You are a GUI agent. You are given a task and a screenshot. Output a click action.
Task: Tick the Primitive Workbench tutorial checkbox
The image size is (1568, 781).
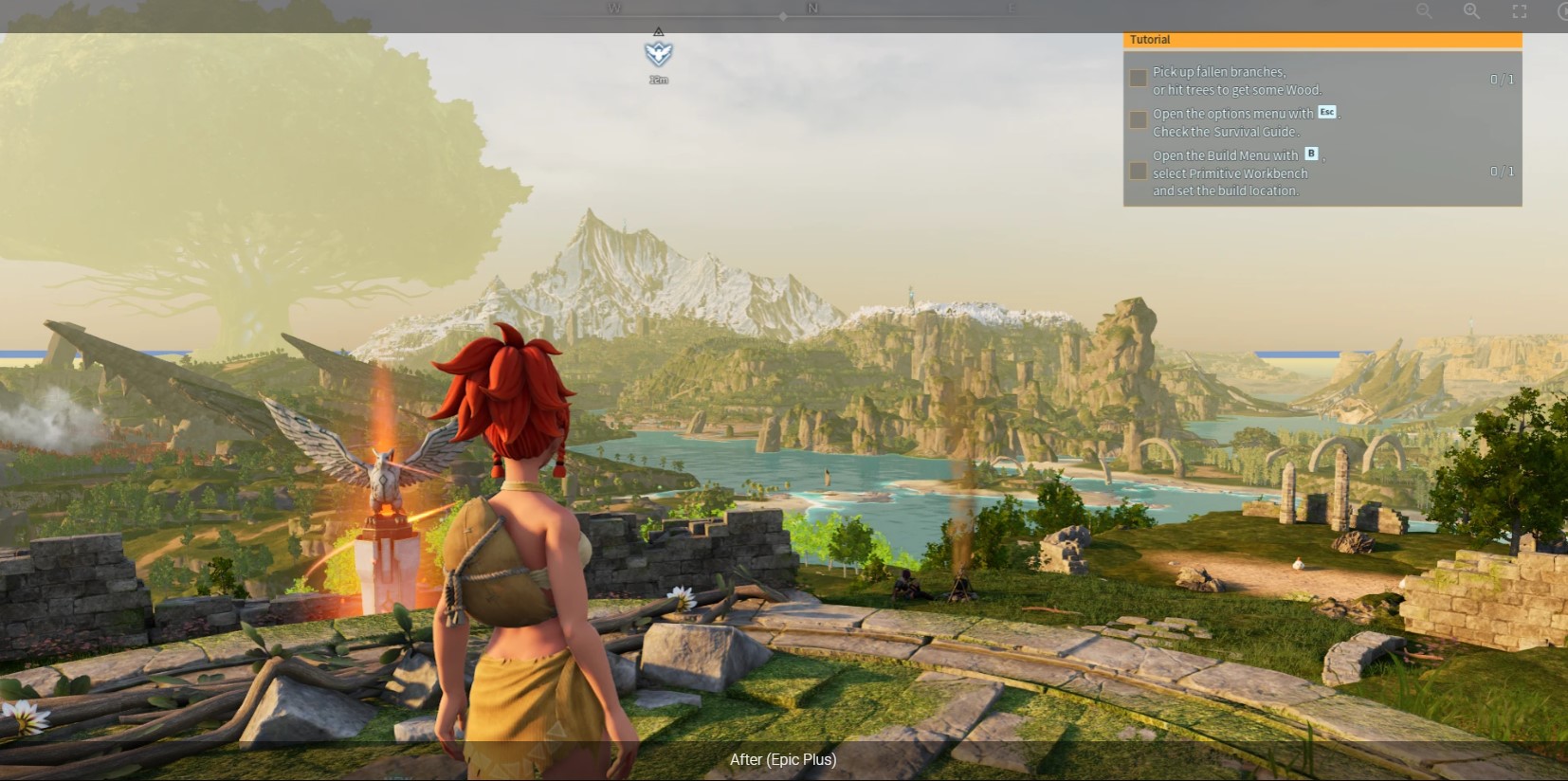click(1139, 172)
